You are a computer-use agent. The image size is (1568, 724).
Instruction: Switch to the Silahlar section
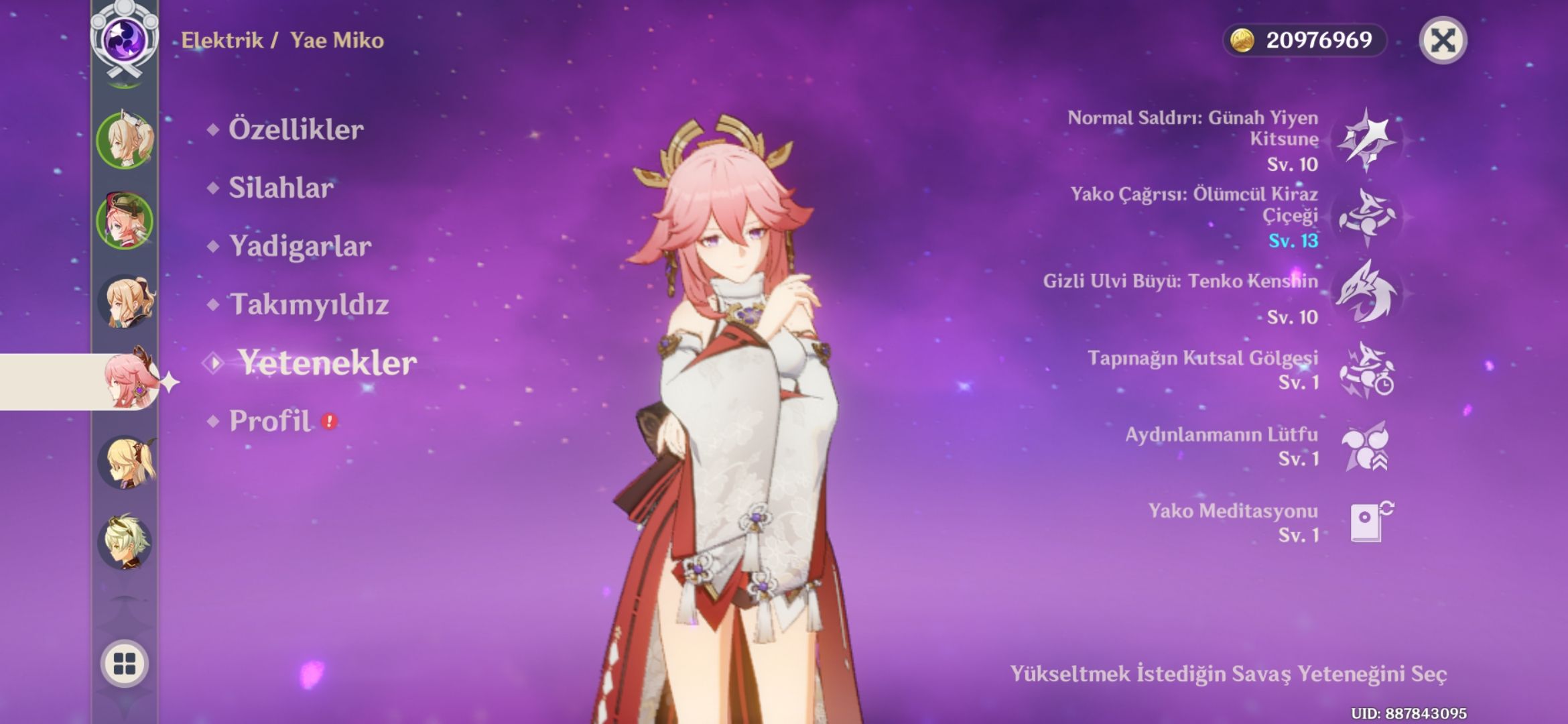(278, 188)
